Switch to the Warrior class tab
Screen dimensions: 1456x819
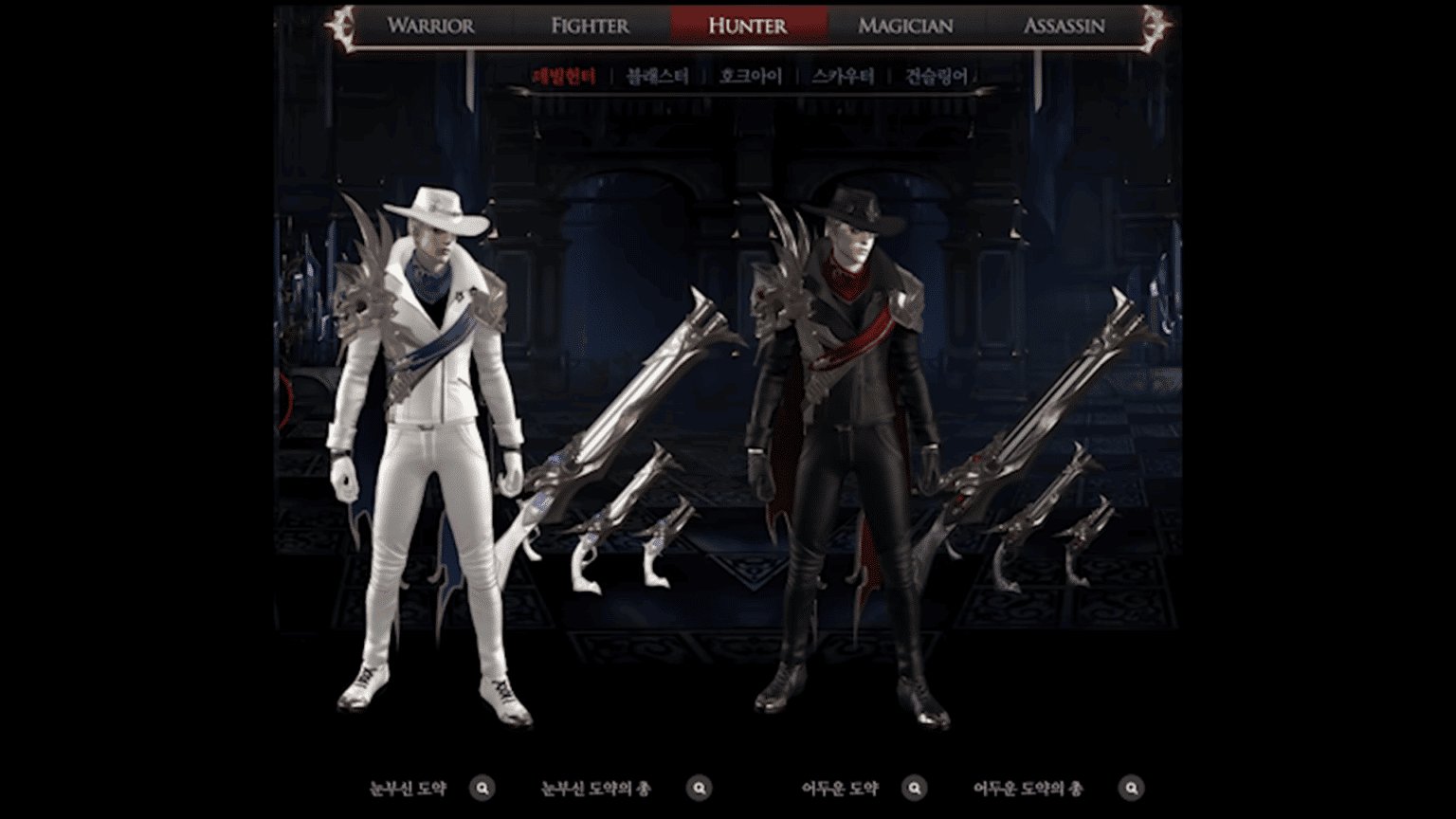[430, 26]
